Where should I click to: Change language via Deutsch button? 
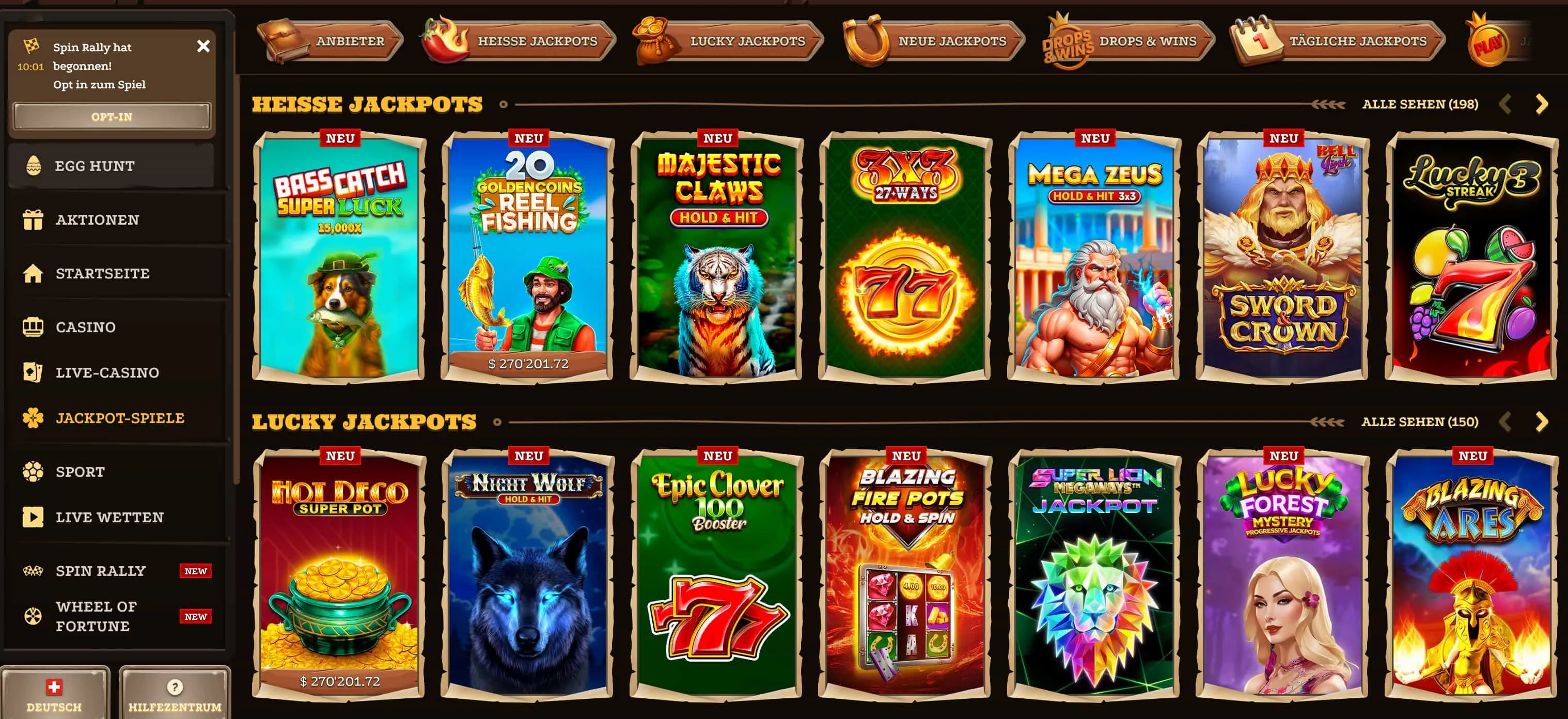point(54,694)
